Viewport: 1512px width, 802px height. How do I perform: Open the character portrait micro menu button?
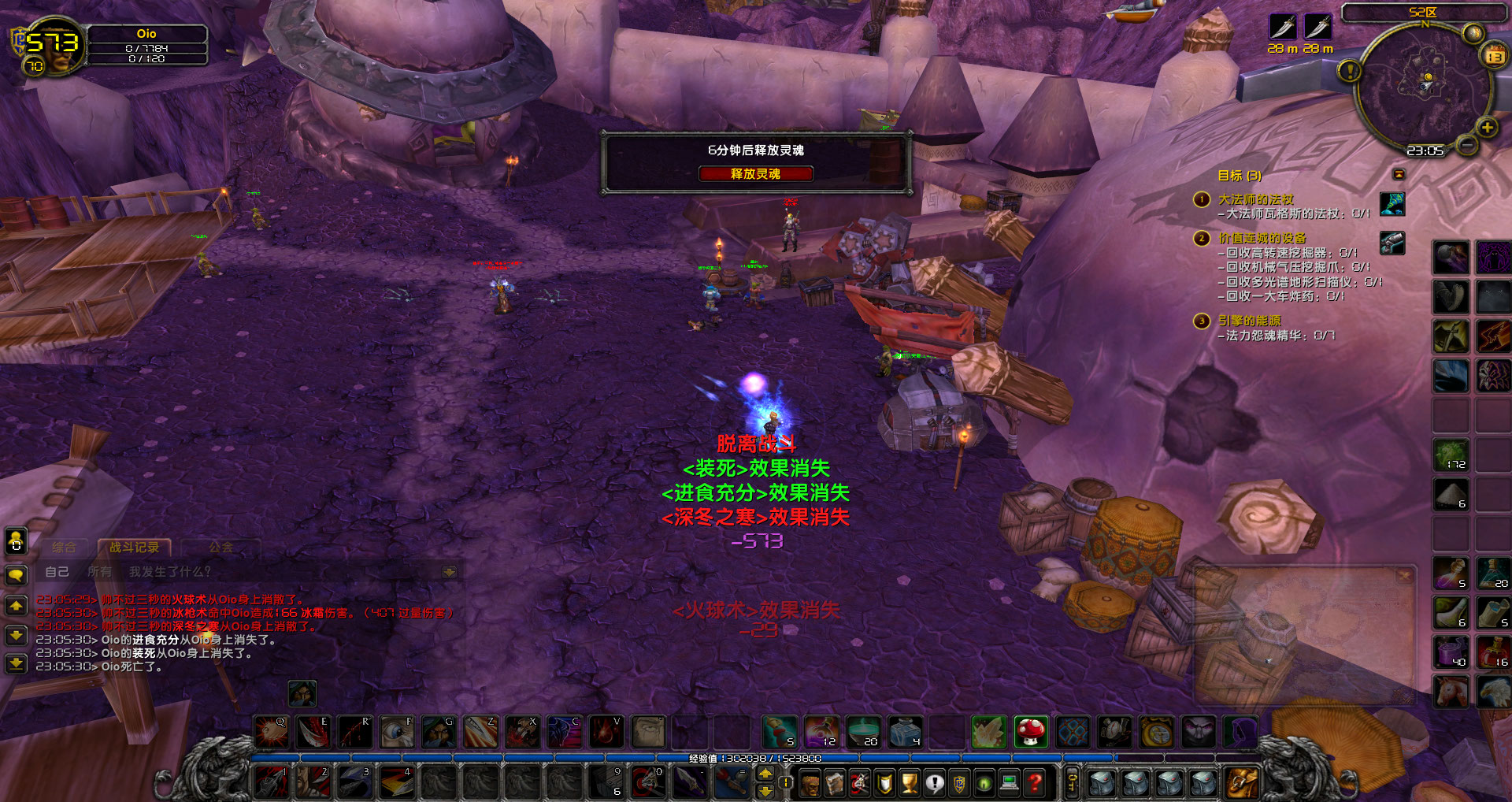click(810, 783)
